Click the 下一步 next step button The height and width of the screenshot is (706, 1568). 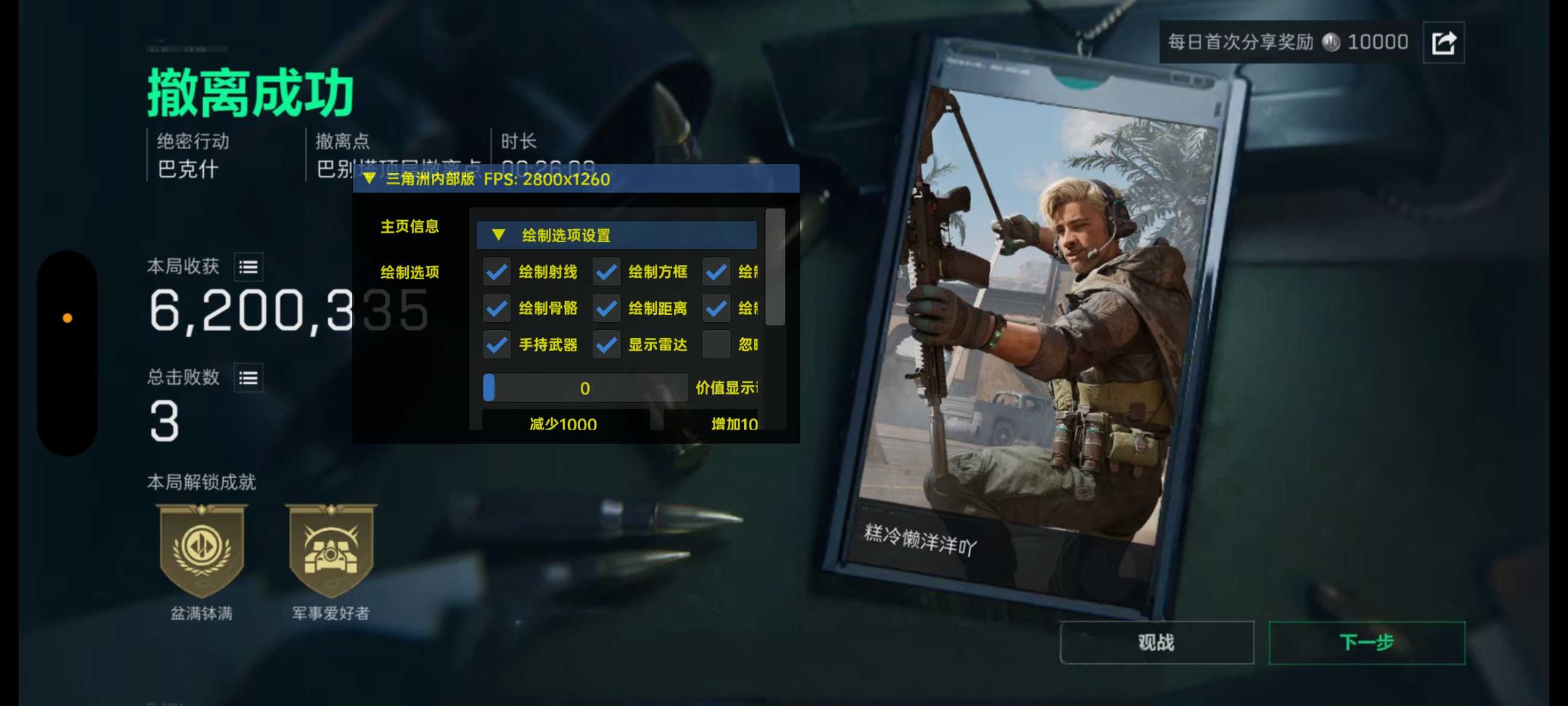(1366, 642)
